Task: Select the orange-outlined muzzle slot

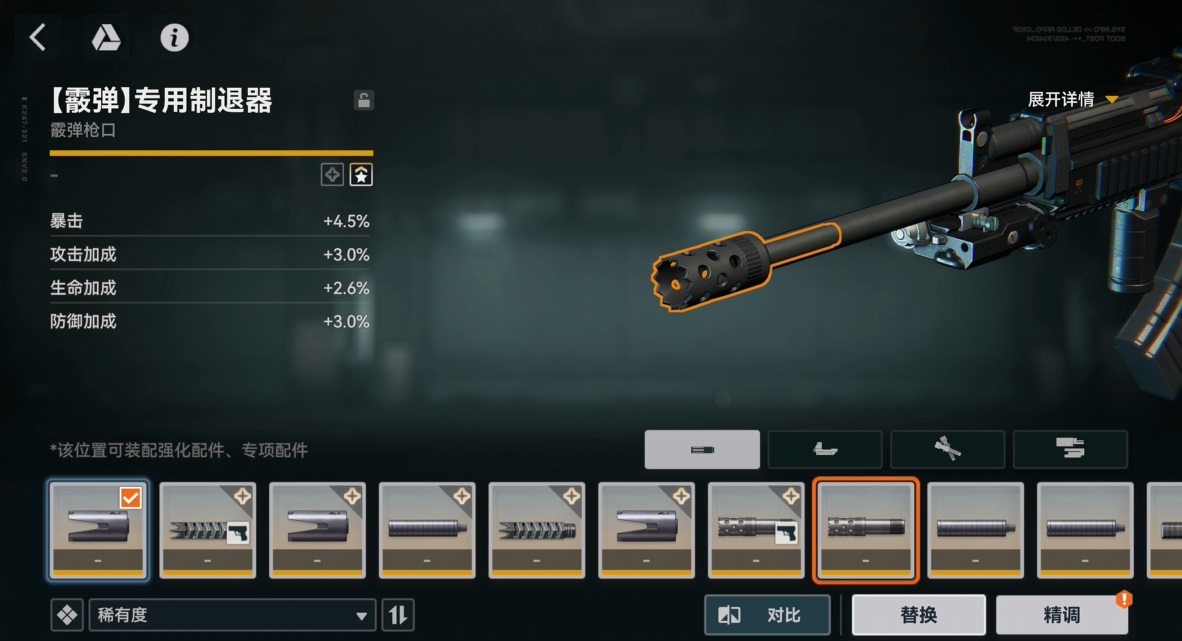Action: [x=866, y=530]
